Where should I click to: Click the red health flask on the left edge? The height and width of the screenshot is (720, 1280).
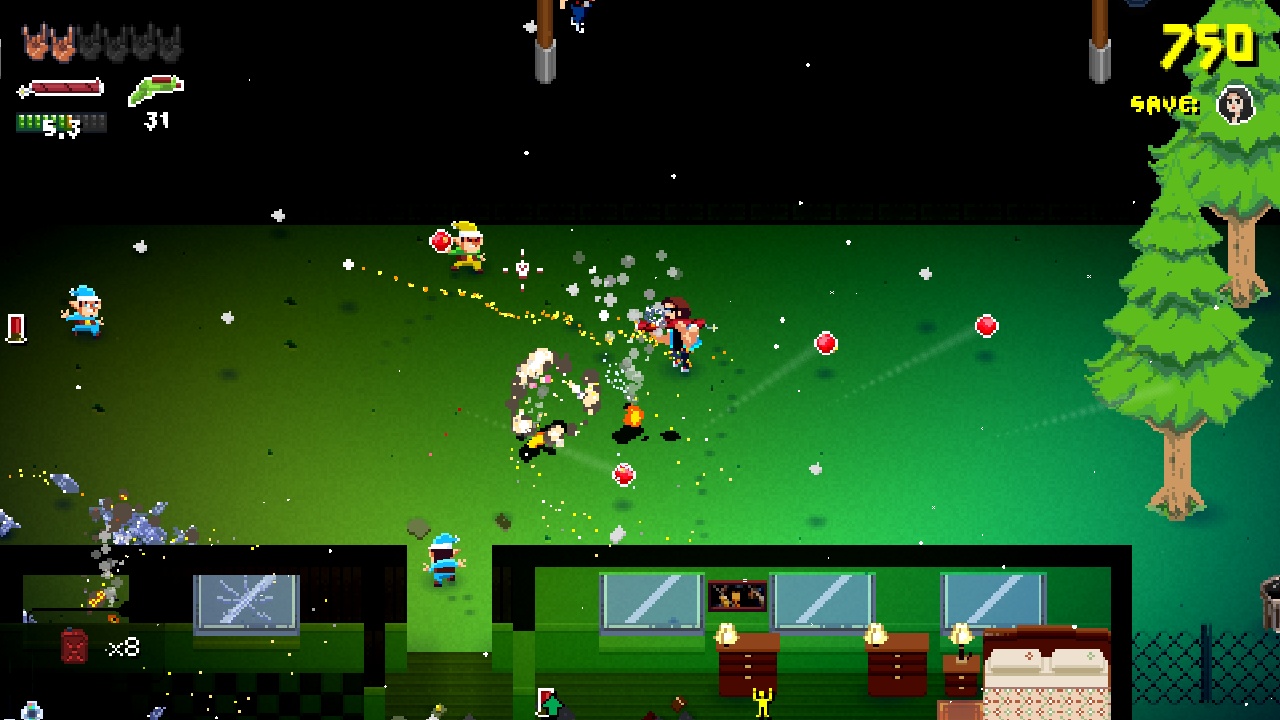(x=16, y=326)
